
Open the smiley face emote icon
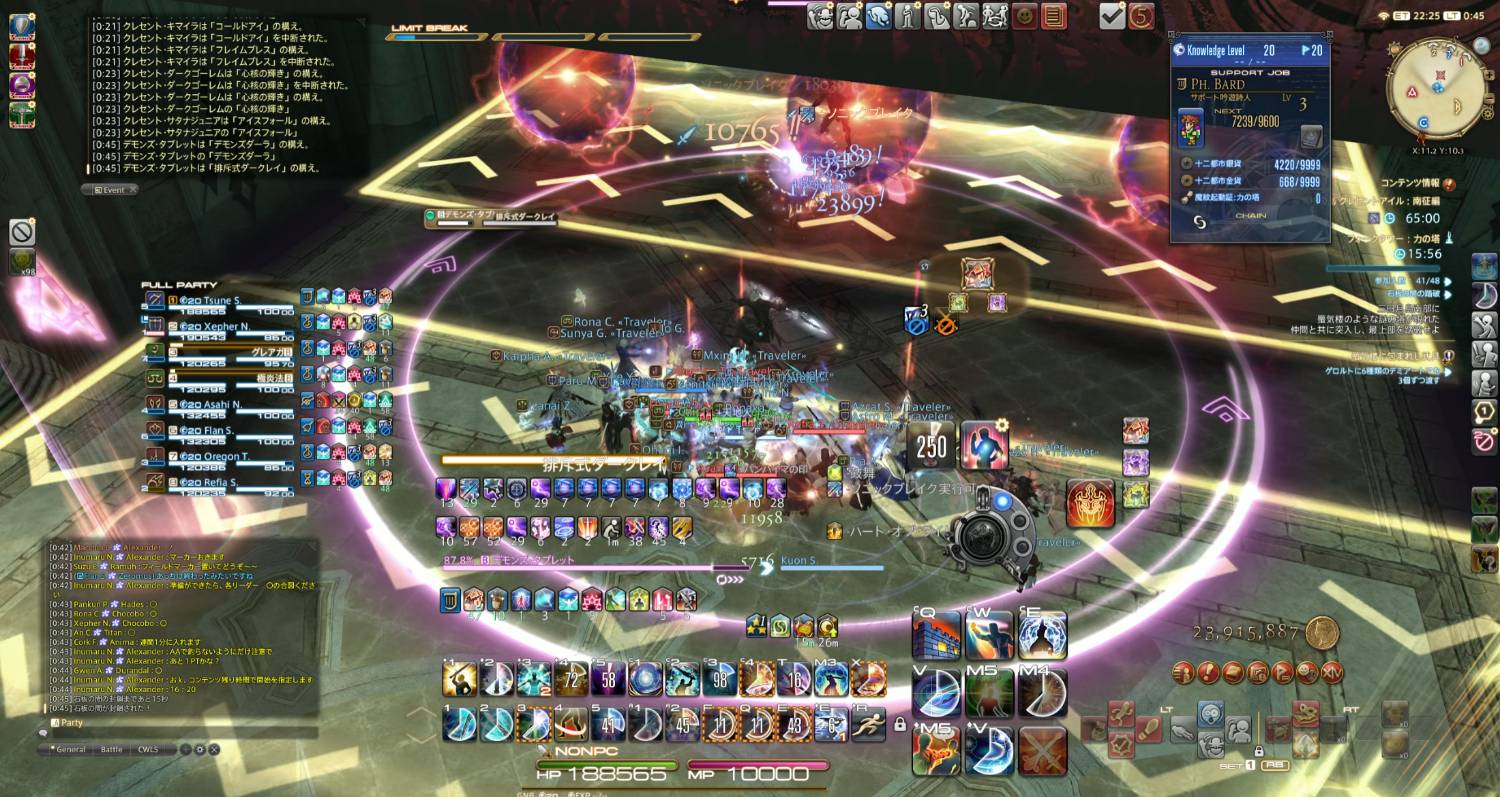click(x=1024, y=16)
